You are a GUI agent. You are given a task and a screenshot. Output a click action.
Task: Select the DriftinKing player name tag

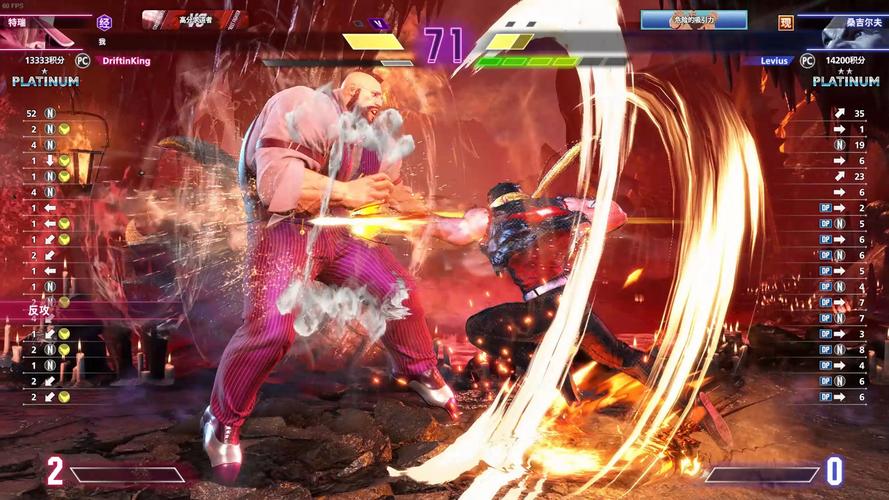coord(127,61)
